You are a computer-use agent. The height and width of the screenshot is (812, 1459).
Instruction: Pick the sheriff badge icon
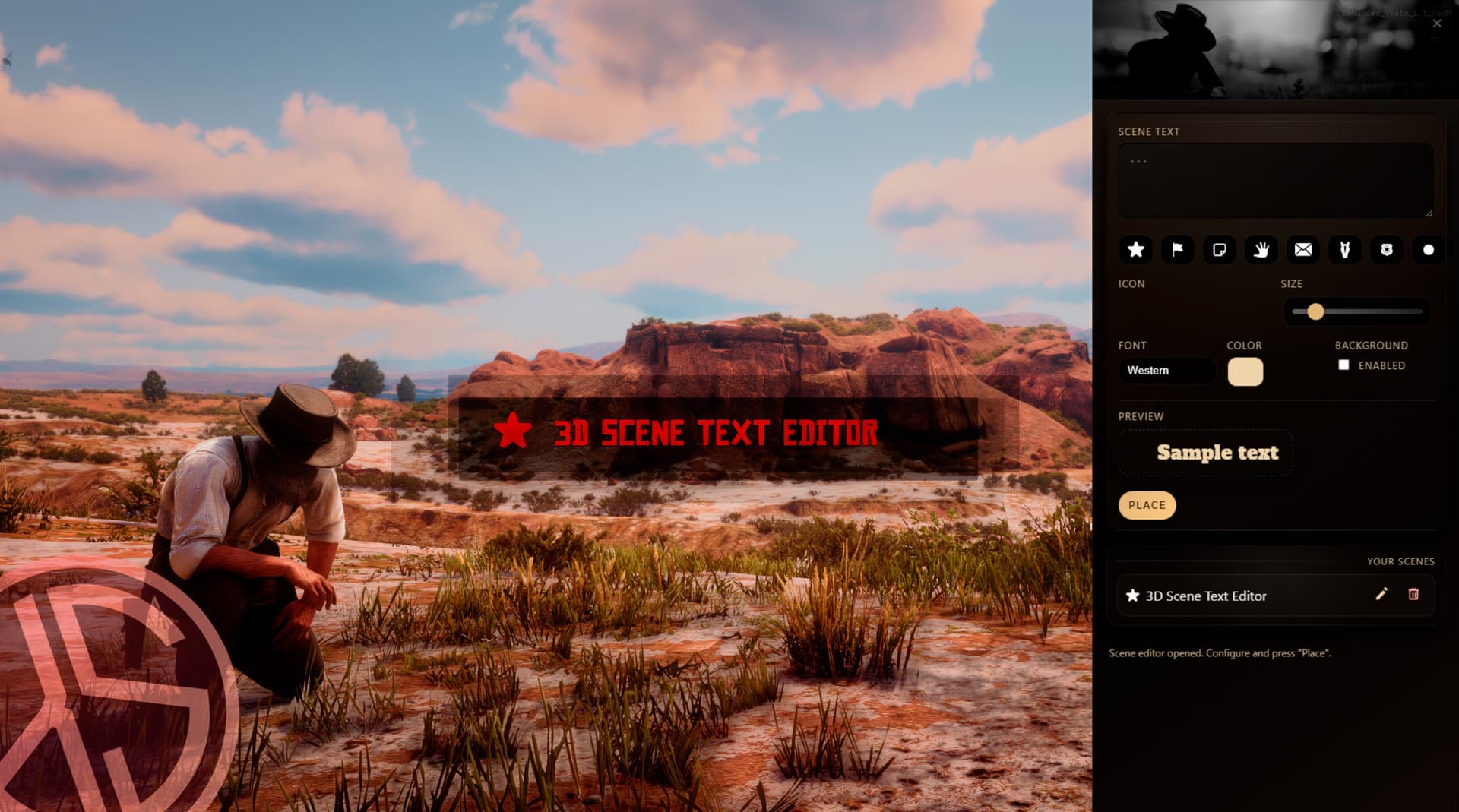pyautogui.click(x=1387, y=250)
